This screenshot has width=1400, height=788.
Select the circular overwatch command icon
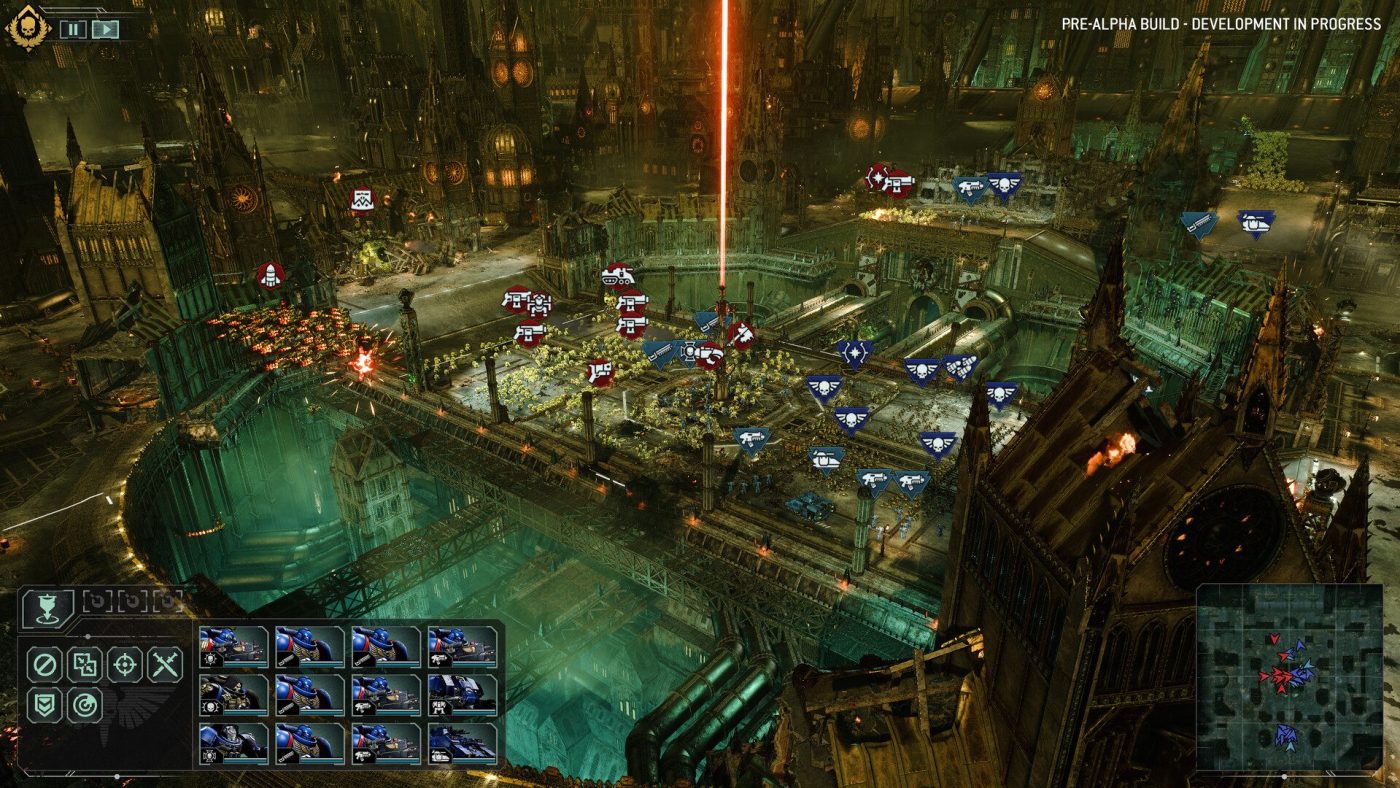click(x=85, y=703)
